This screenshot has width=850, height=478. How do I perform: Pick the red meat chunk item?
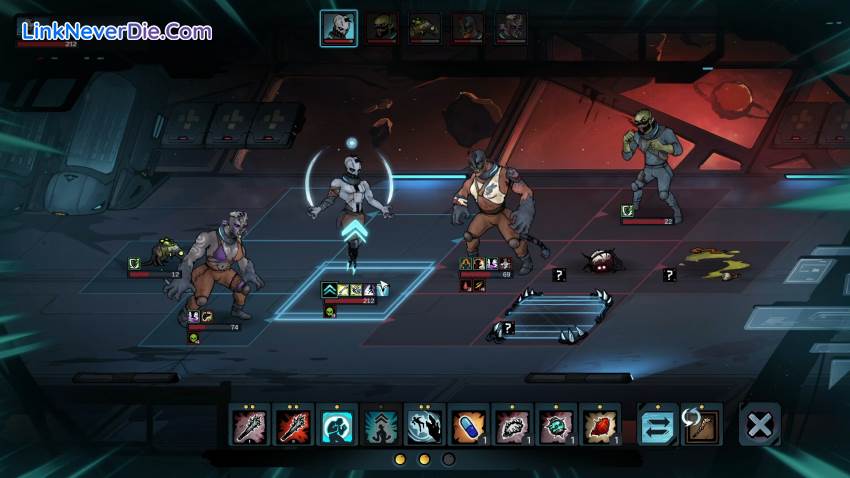point(600,426)
